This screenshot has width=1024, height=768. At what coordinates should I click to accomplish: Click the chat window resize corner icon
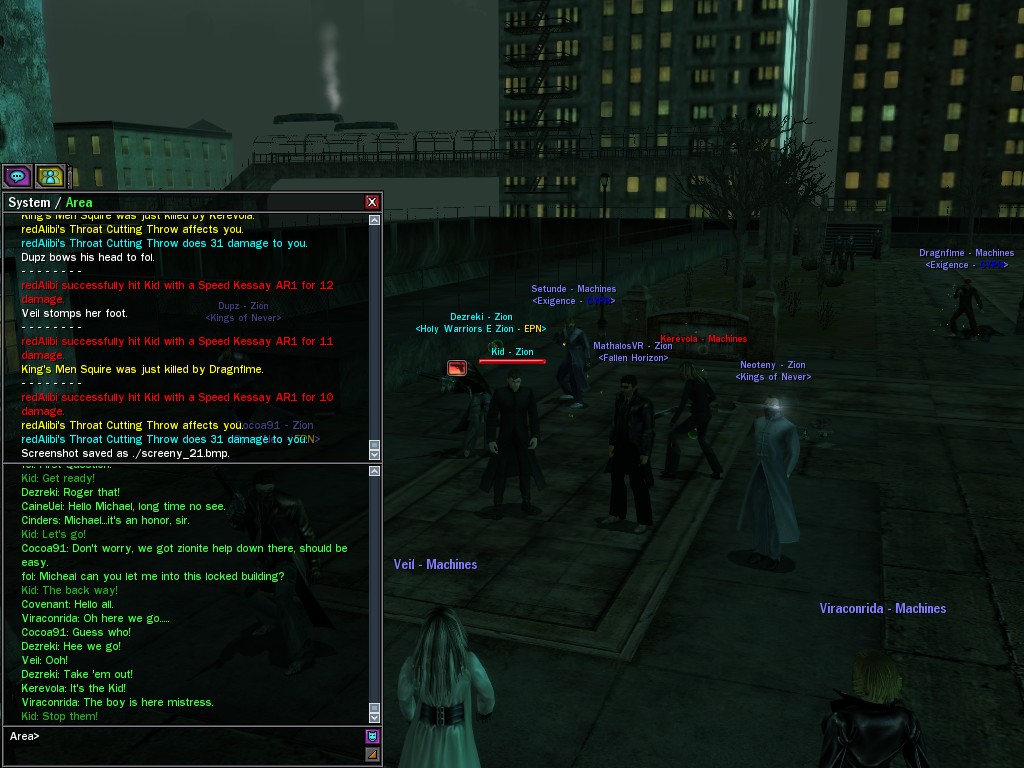(372, 754)
